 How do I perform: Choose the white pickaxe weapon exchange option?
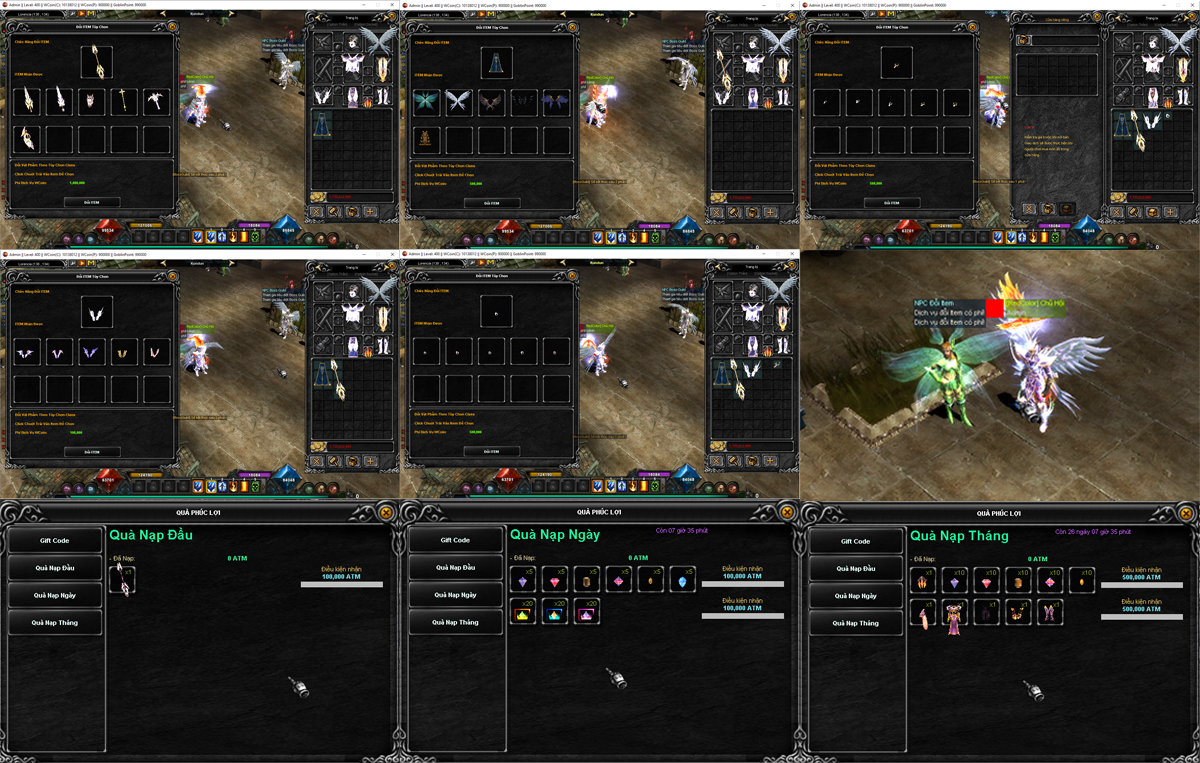[x=156, y=100]
